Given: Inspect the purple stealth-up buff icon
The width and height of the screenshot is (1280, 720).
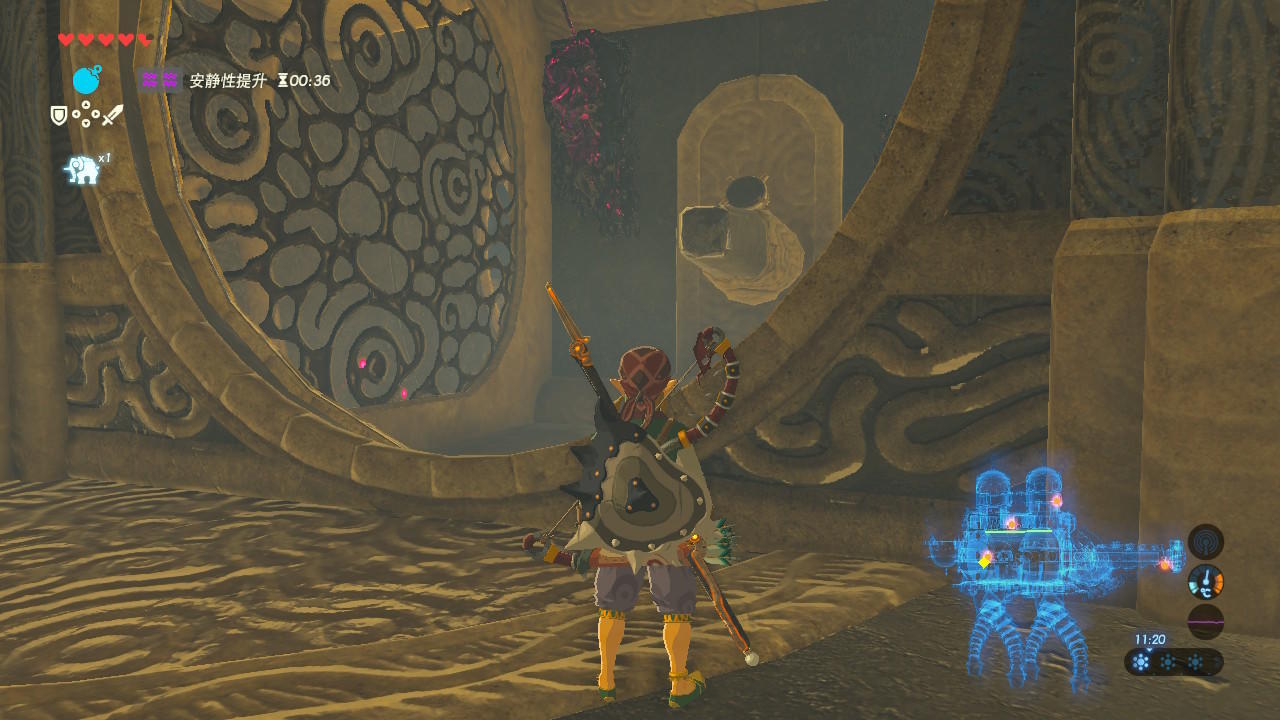Looking at the screenshot, I should [x=160, y=80].
